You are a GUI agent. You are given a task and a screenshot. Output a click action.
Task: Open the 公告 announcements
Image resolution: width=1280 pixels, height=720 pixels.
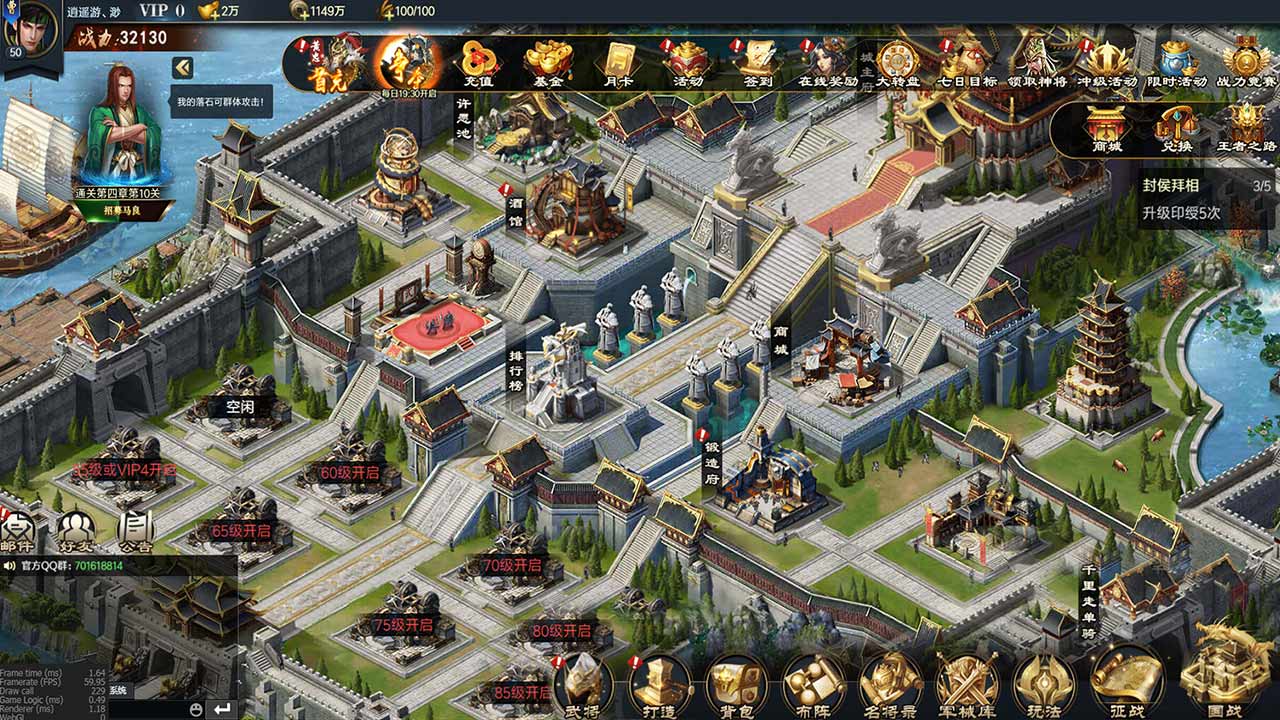pos(135,530)
